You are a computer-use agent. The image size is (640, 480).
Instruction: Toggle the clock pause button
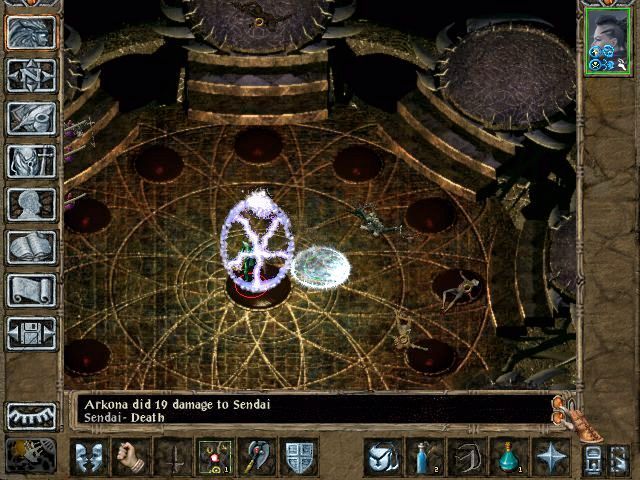(x=32, y=455)
